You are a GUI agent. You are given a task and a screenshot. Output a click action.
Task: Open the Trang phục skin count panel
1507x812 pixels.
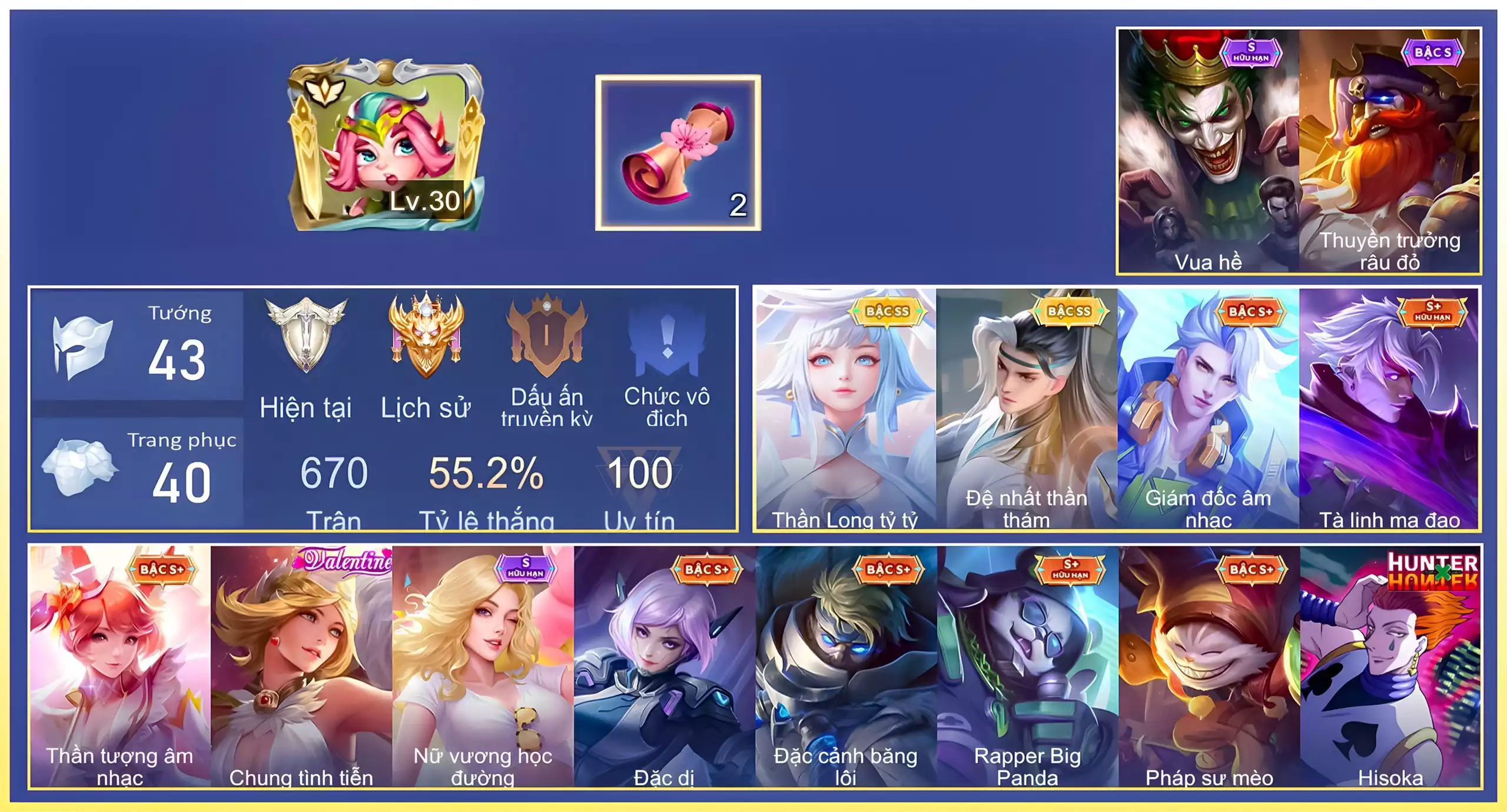click(x=138, y=472)
